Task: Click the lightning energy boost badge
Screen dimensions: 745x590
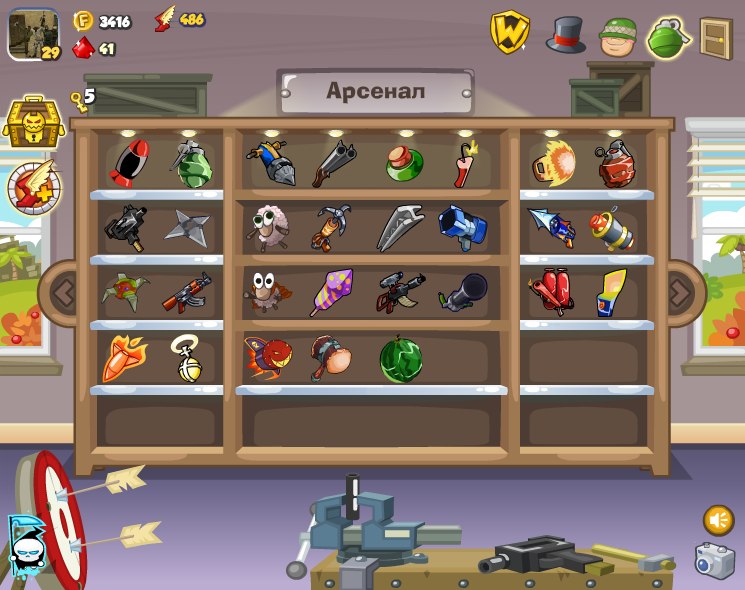Action: click(34, 187)
